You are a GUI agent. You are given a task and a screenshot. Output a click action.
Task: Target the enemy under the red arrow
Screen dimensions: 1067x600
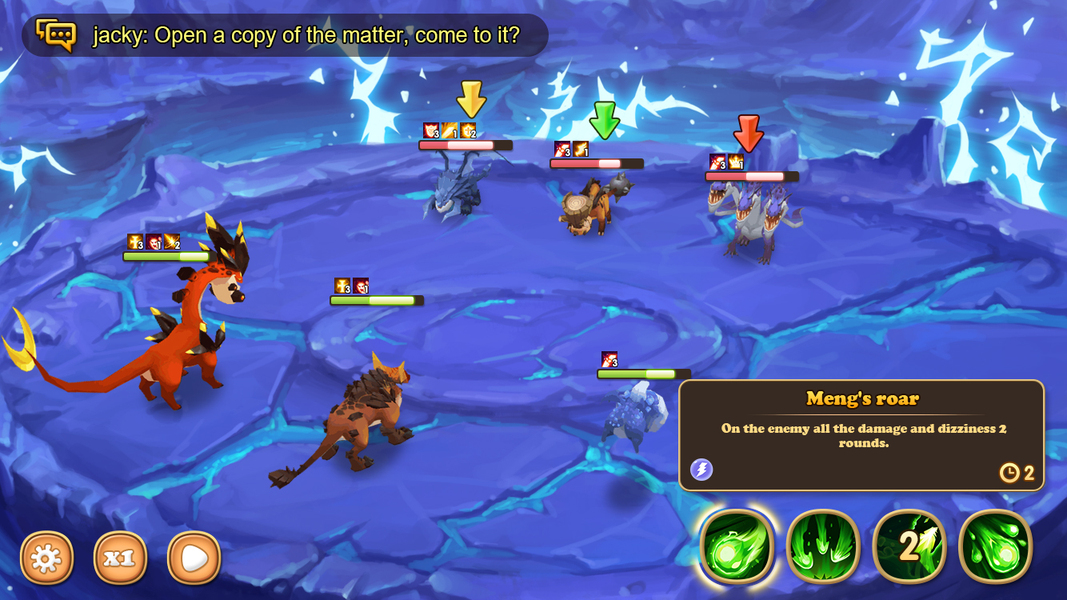coord(748,220)
